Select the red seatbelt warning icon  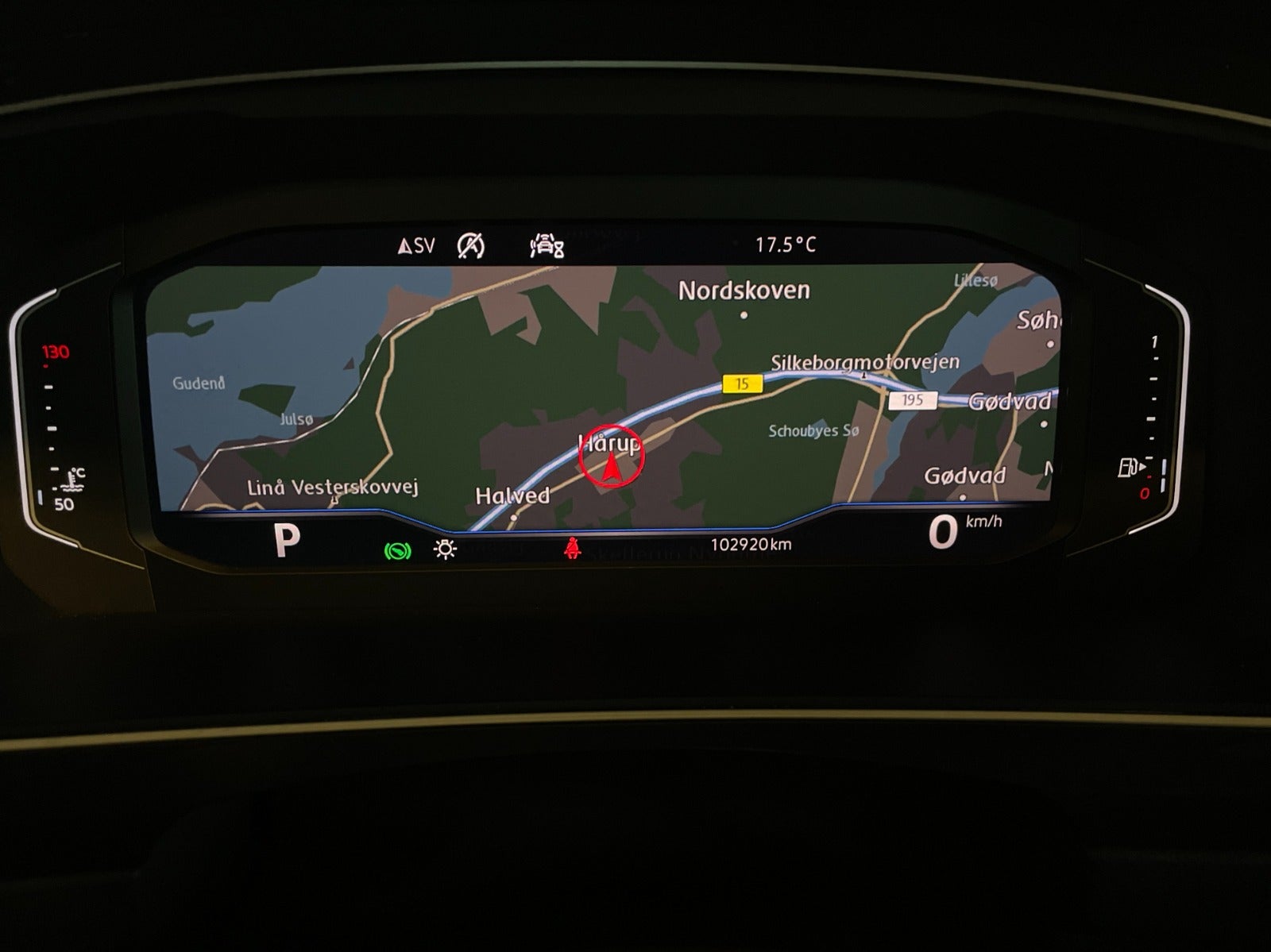click(x=570, y=548)
